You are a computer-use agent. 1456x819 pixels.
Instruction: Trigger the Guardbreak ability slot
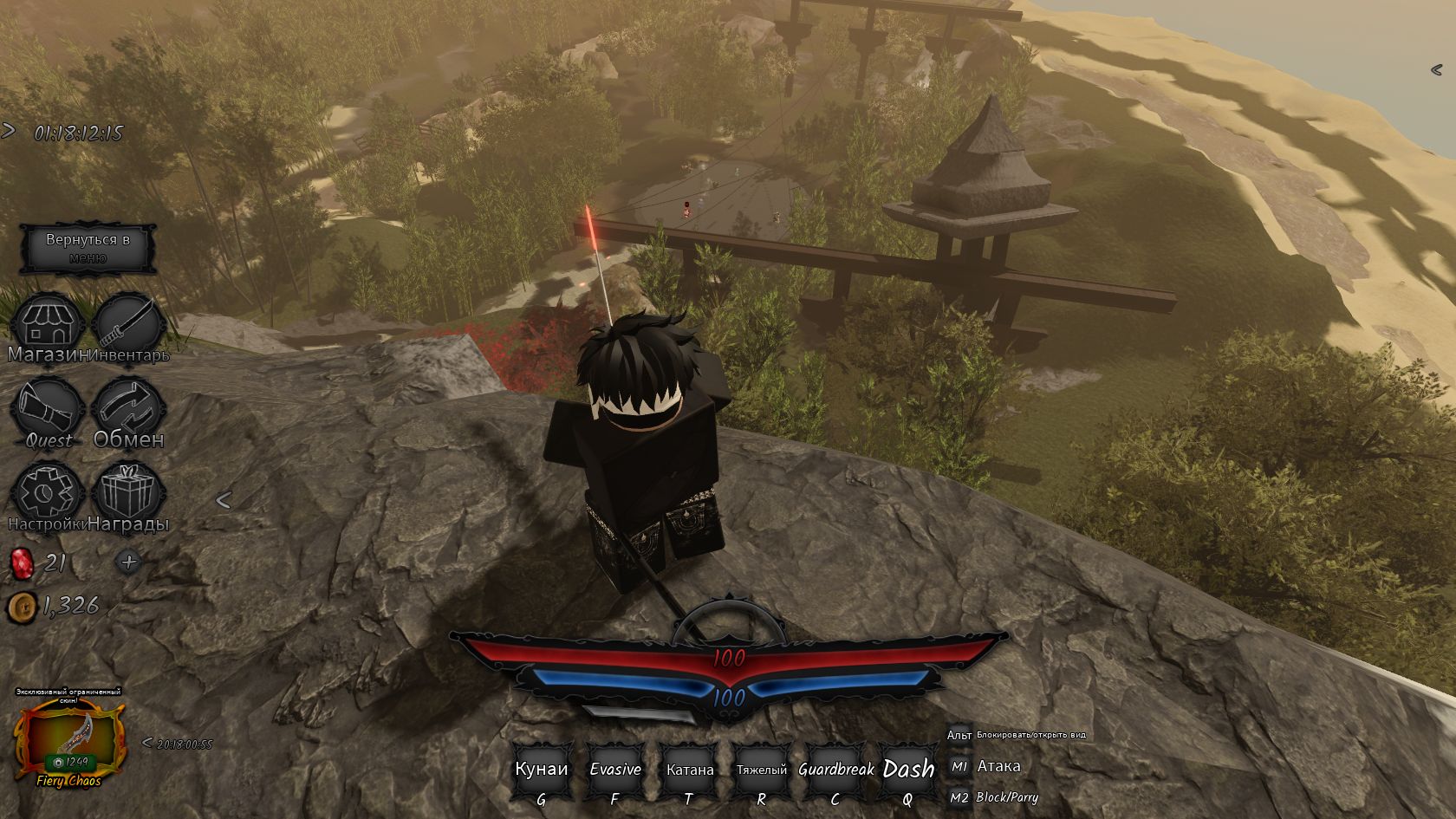(835, 770)
